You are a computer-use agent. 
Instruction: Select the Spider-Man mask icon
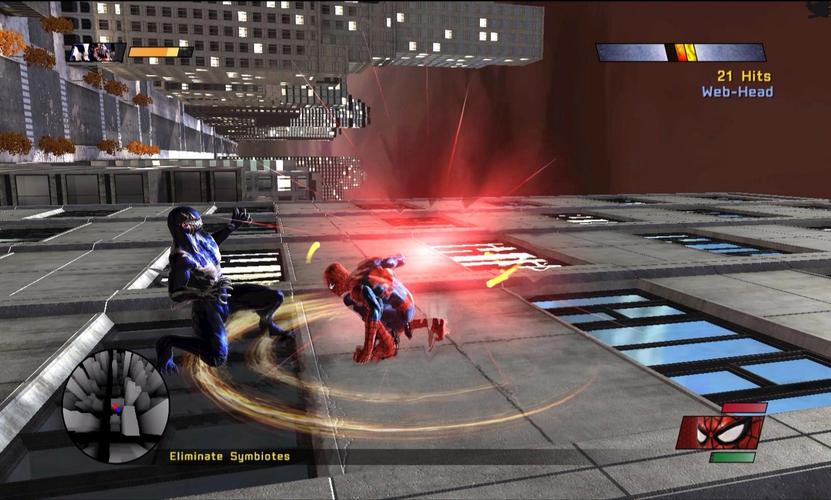[x=720, y=432]
